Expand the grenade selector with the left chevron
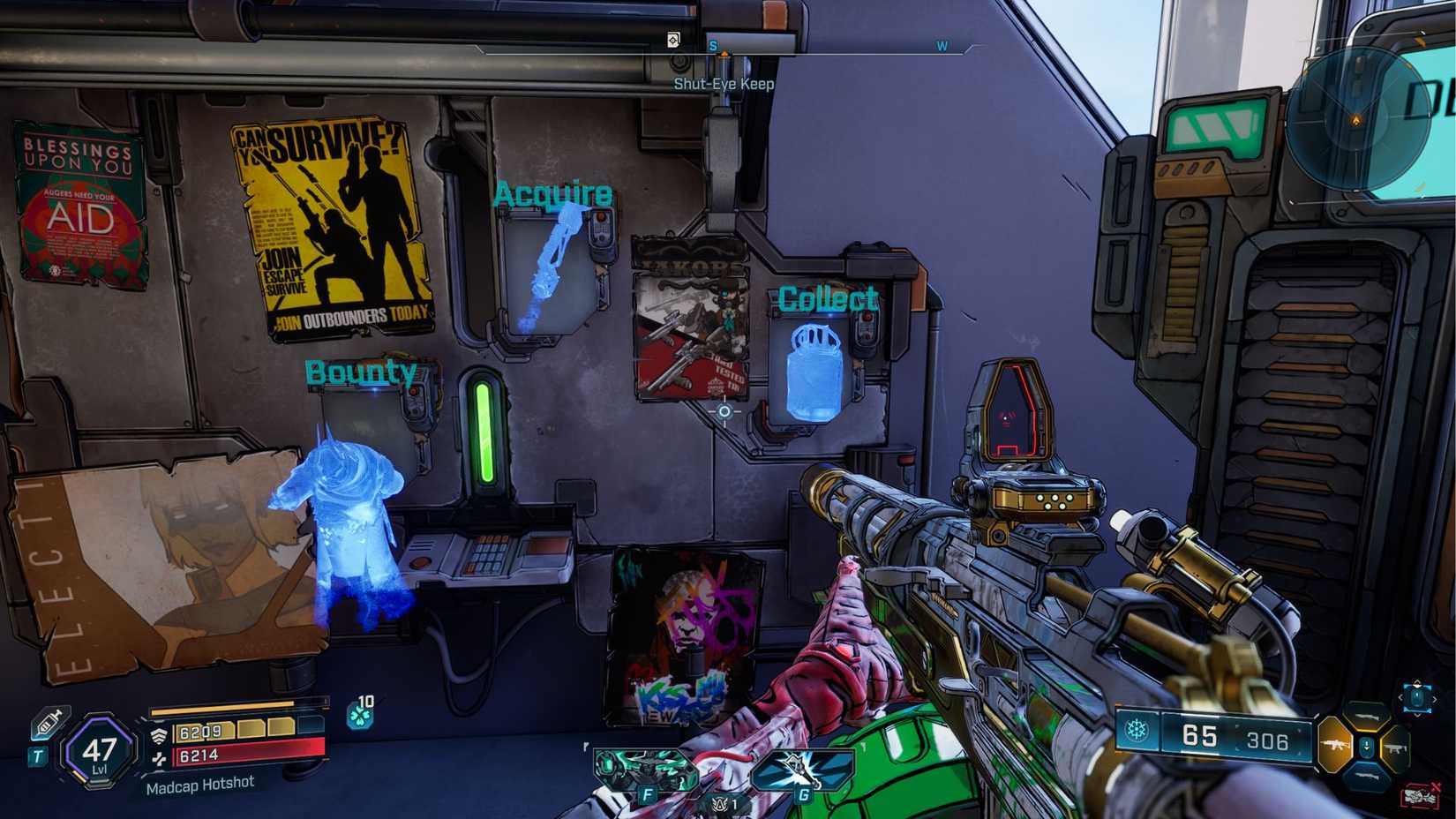 click(x=1403, y=698)
